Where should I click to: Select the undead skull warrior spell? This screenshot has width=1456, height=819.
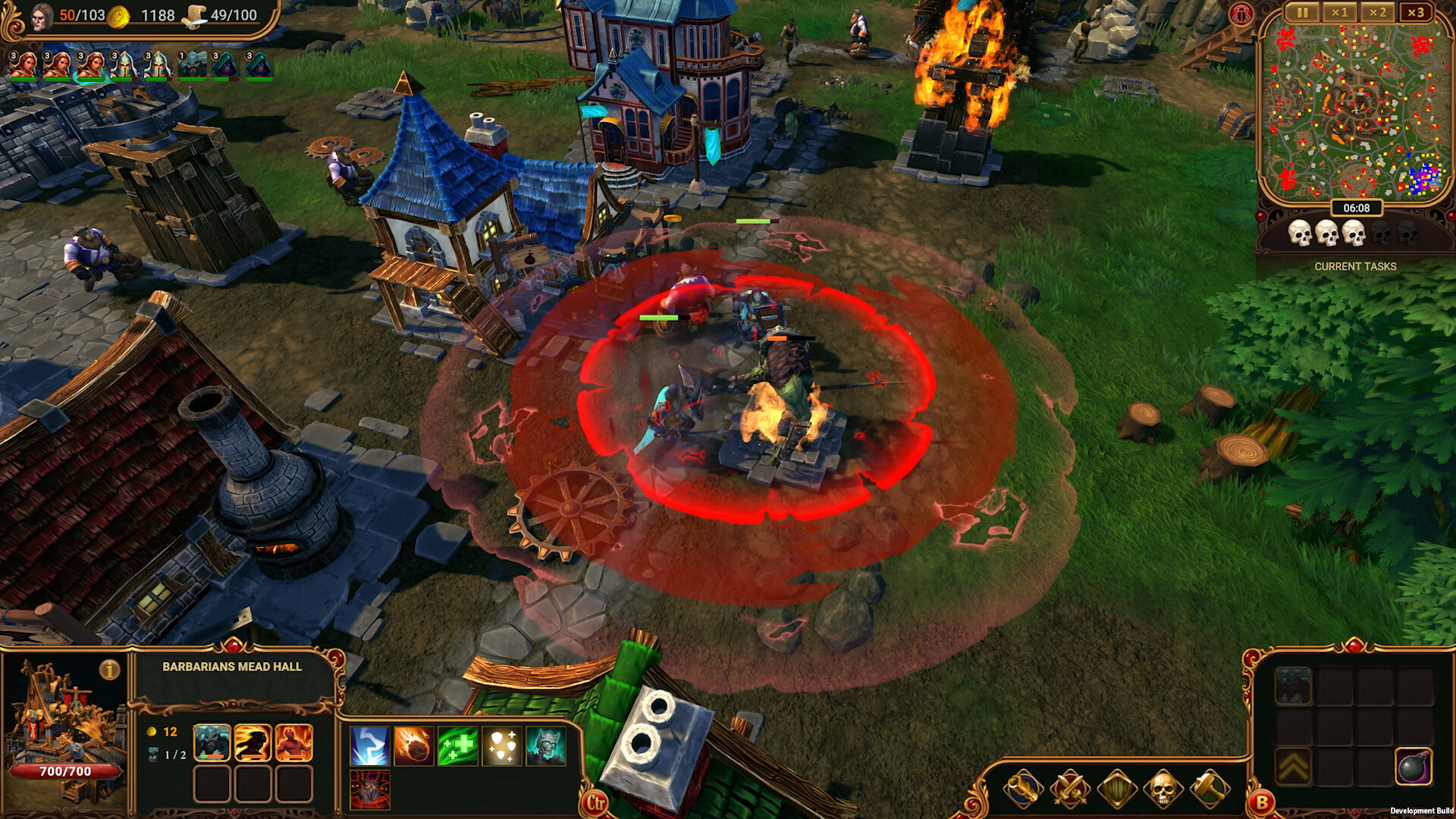[545, 745]
